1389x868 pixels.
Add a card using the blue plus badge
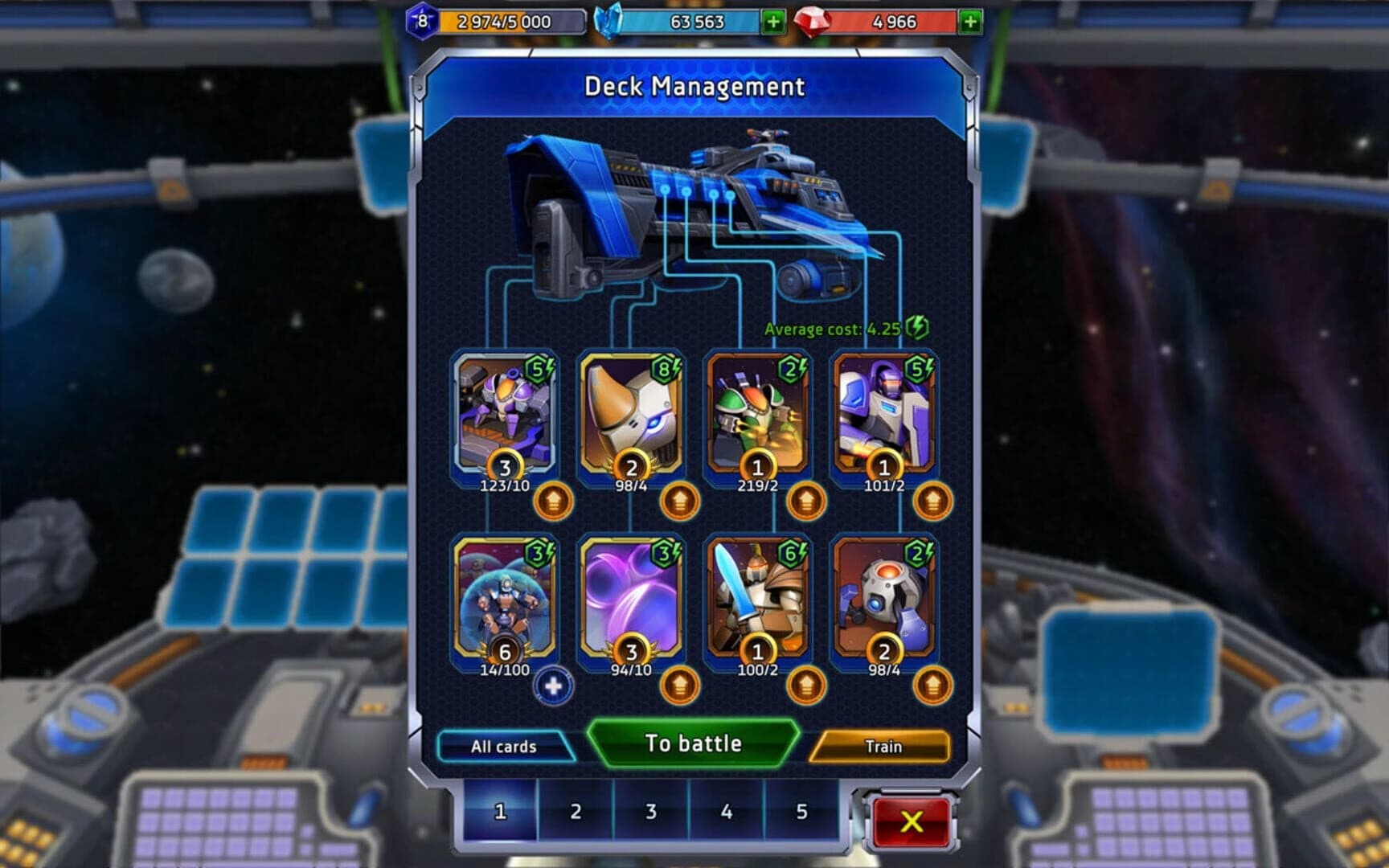click(555, 686)
